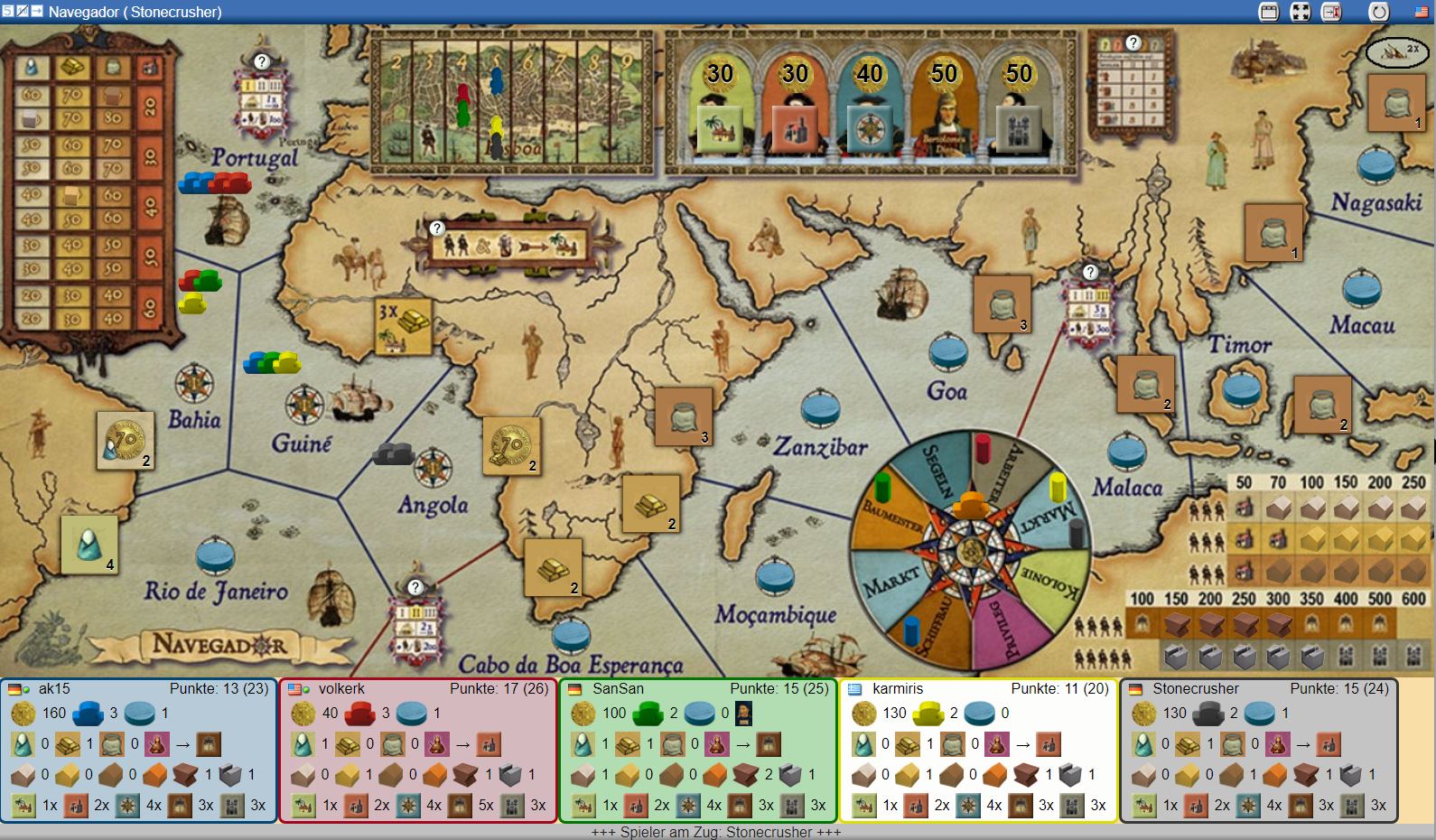This screenshot has height=840, width=1436.
Task: Click the Kolonie section of the rondel
Action: [1050, 582]
